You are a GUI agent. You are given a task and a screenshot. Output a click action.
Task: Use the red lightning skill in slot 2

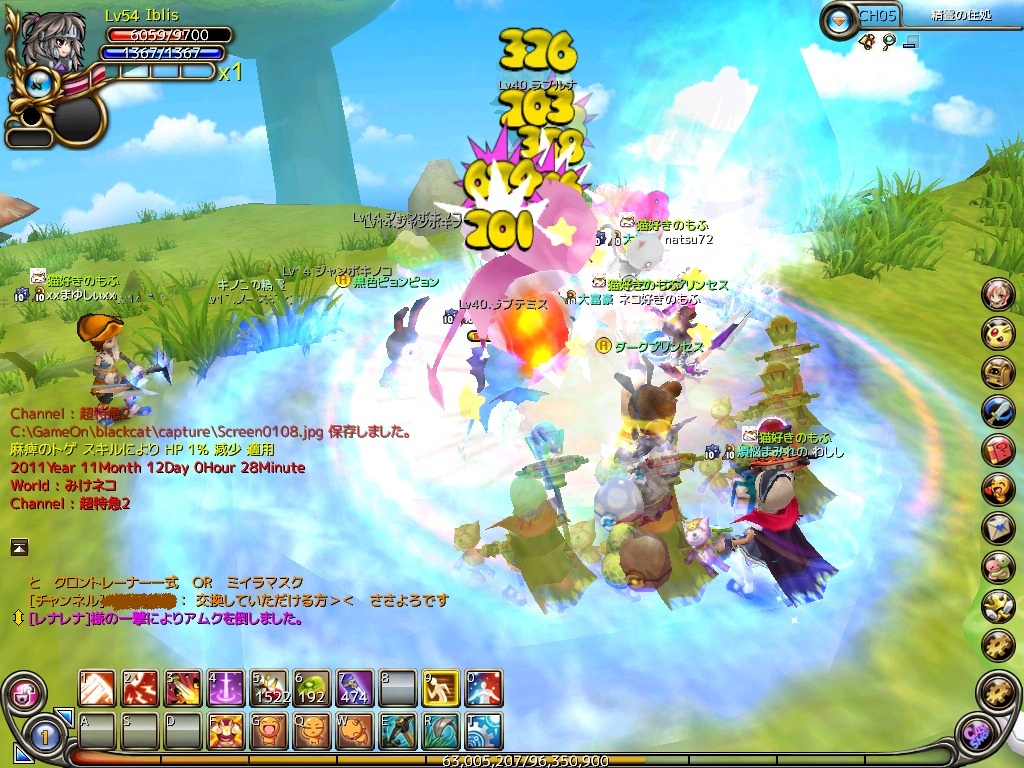pos(141,688)
